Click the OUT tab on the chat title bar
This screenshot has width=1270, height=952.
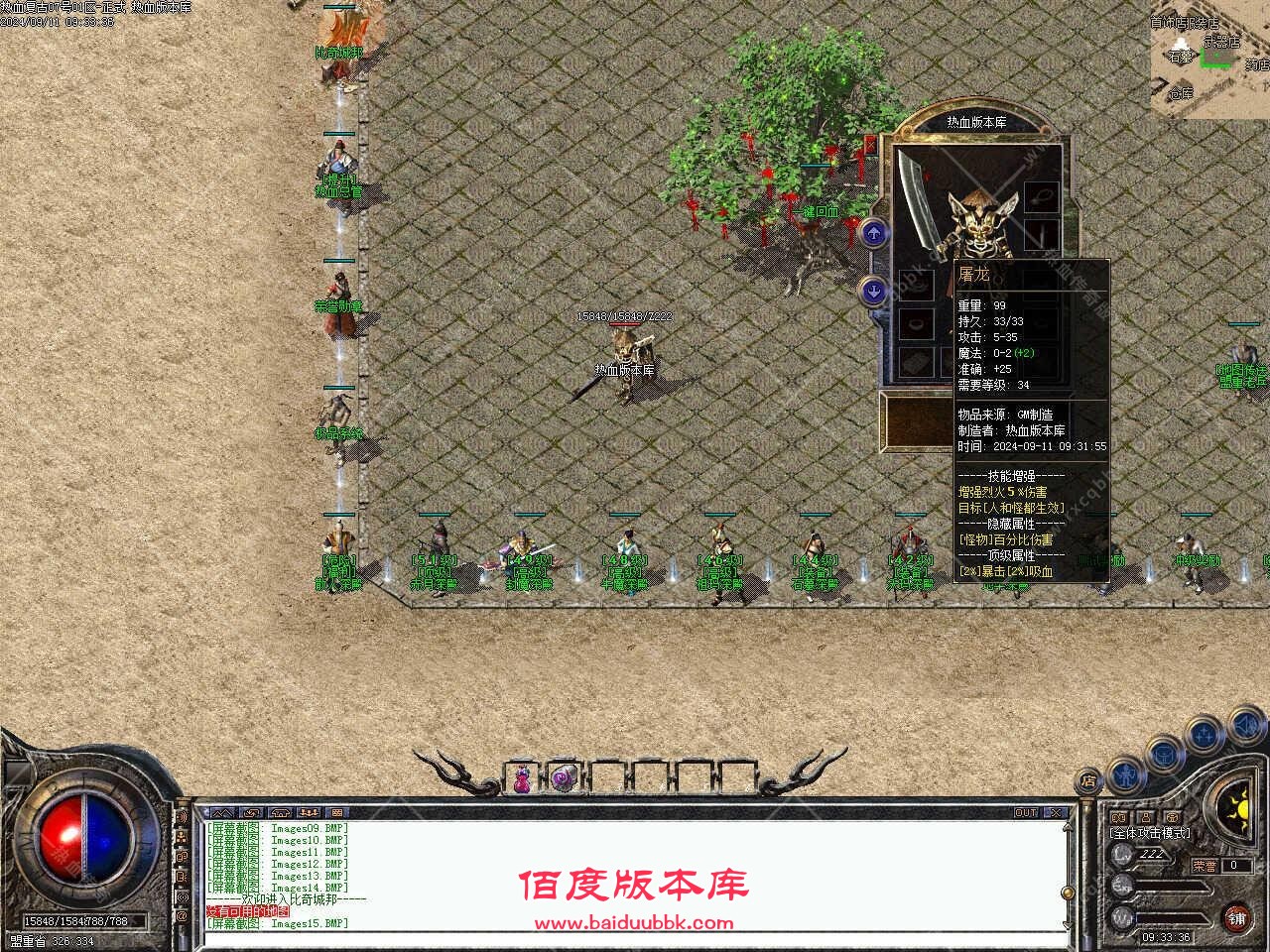(1025, 813)
